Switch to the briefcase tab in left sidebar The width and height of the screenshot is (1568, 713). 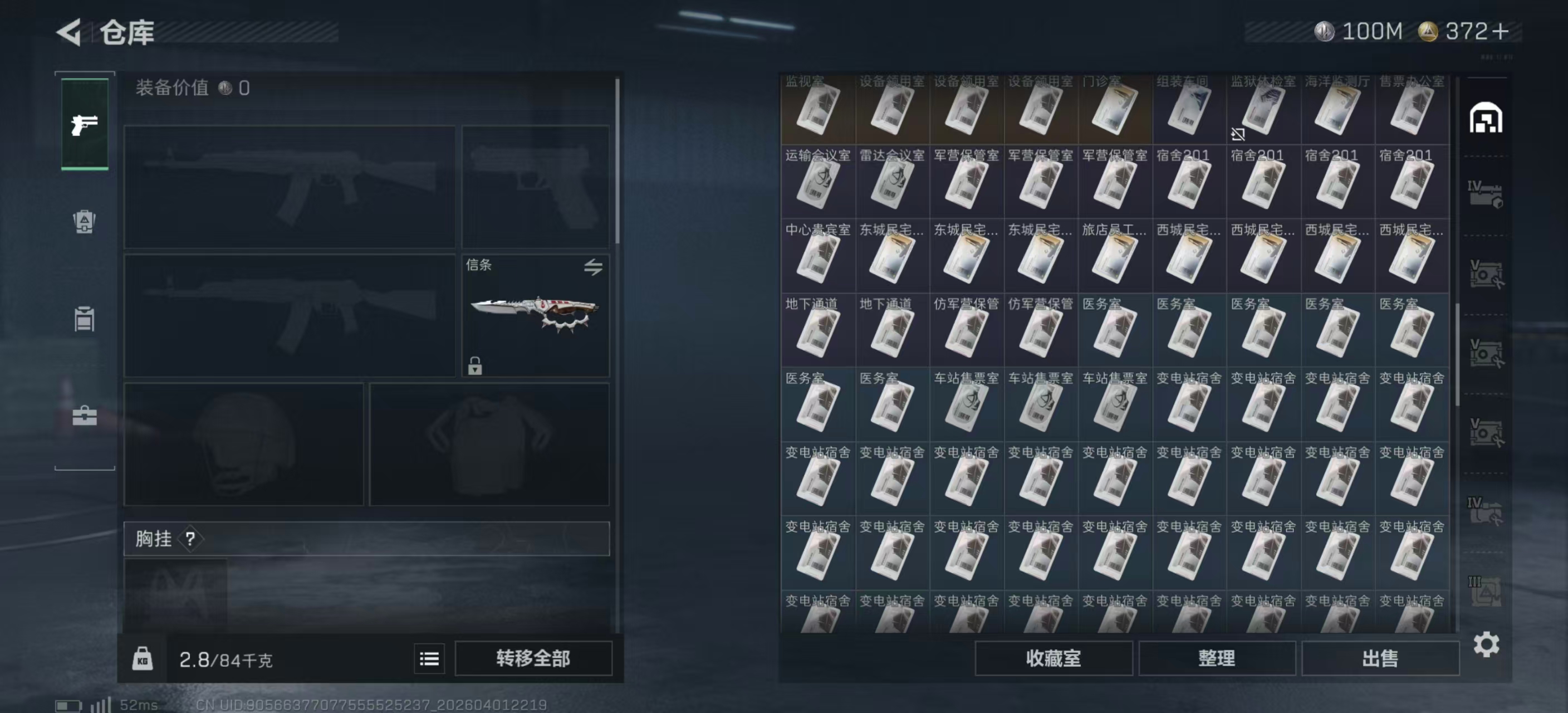click(x=84, y=416)
